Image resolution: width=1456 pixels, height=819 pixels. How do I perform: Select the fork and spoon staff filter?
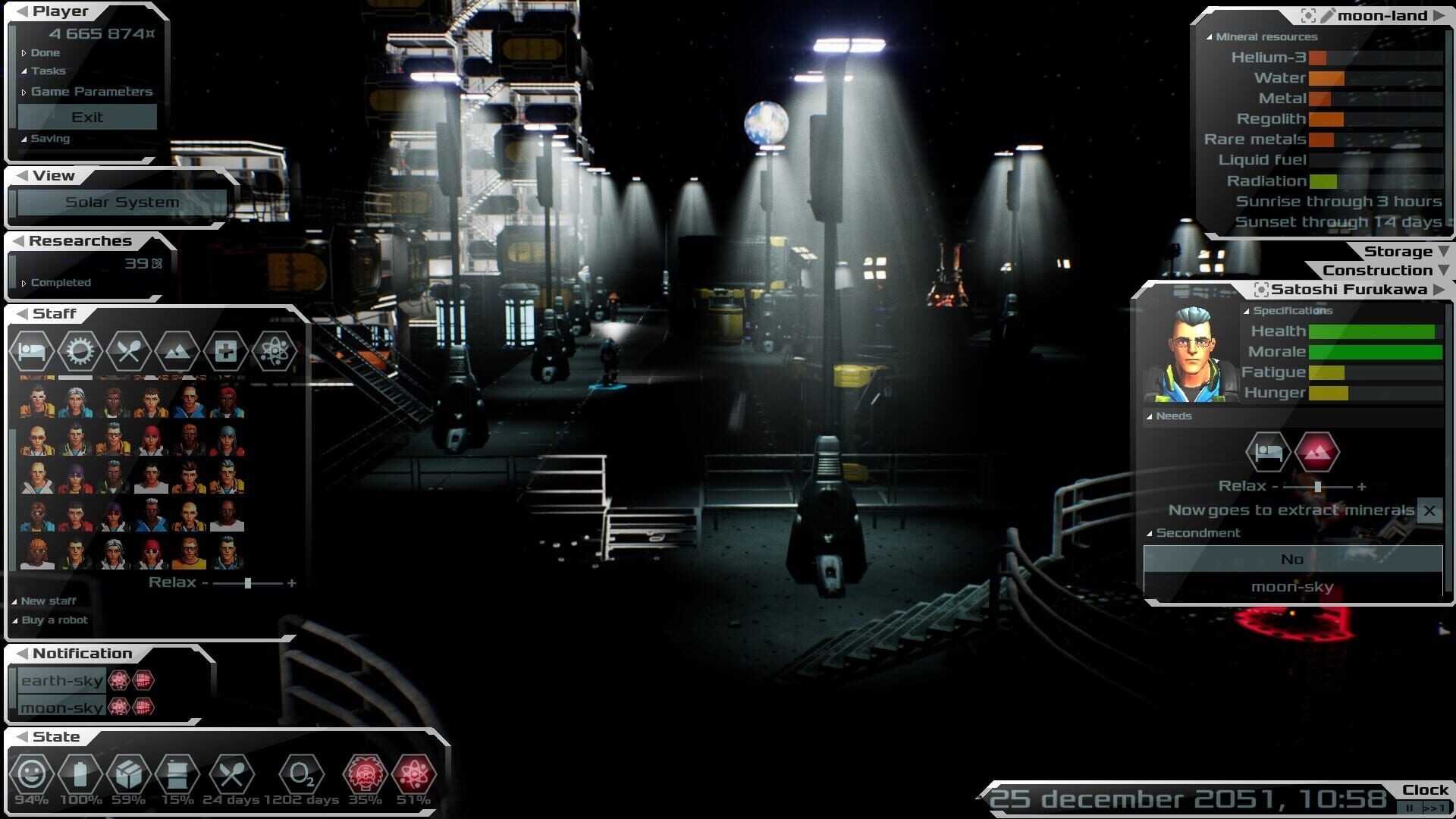pos(128,351)
